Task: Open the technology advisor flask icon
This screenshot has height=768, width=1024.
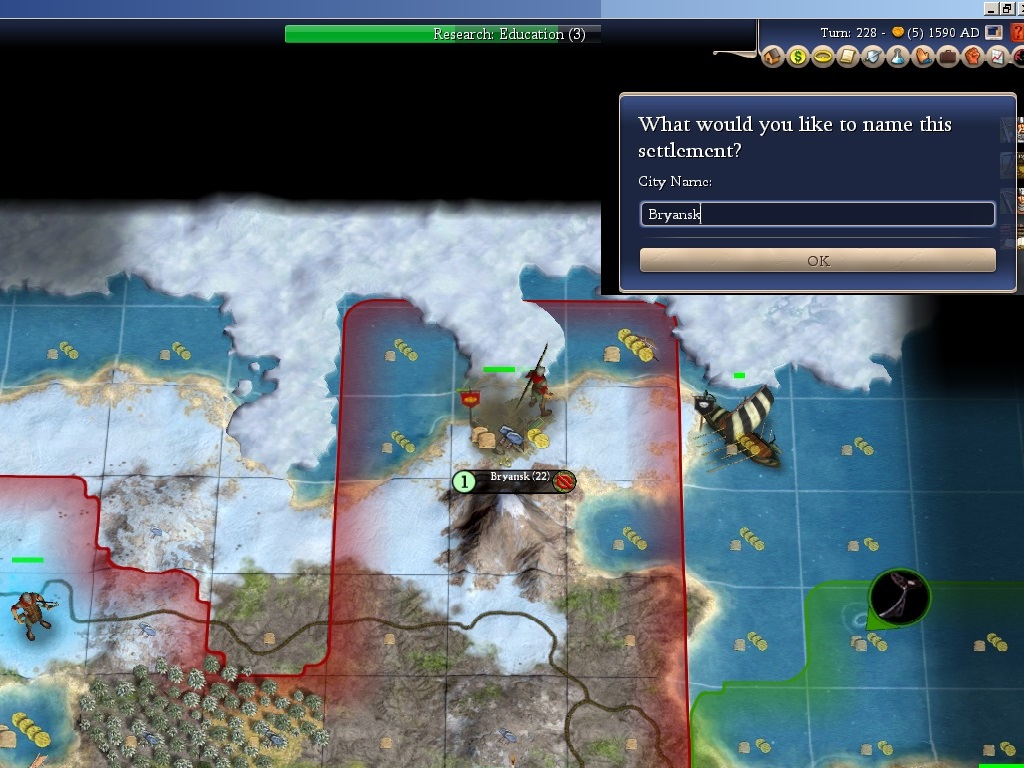Action: point(898,57)
